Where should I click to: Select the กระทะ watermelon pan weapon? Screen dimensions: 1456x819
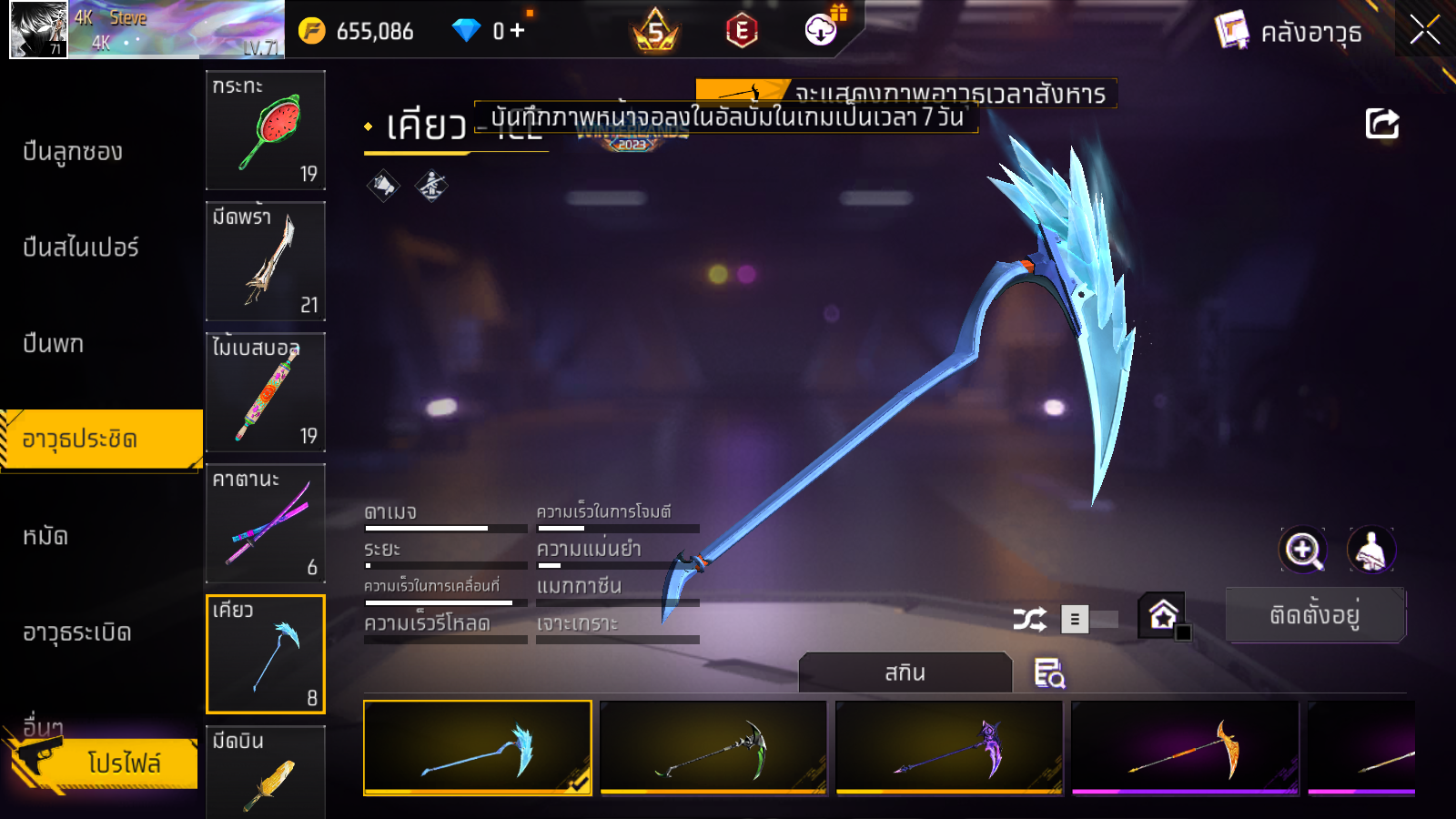[x=266, y=130]
